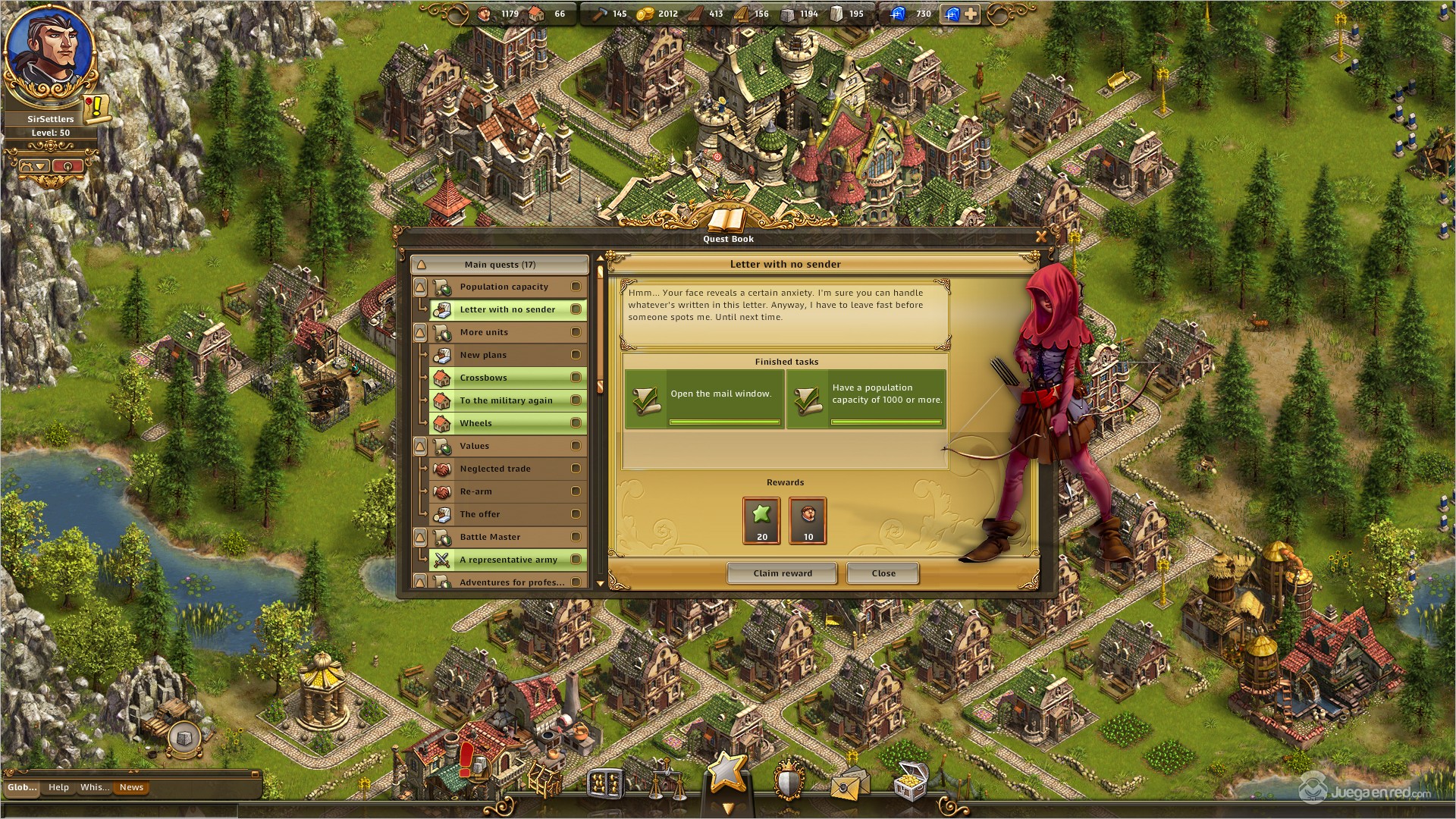Viewport: 1456px width, 819px height.
Task: Open the To the military again quest
Action: pos(506,400)
